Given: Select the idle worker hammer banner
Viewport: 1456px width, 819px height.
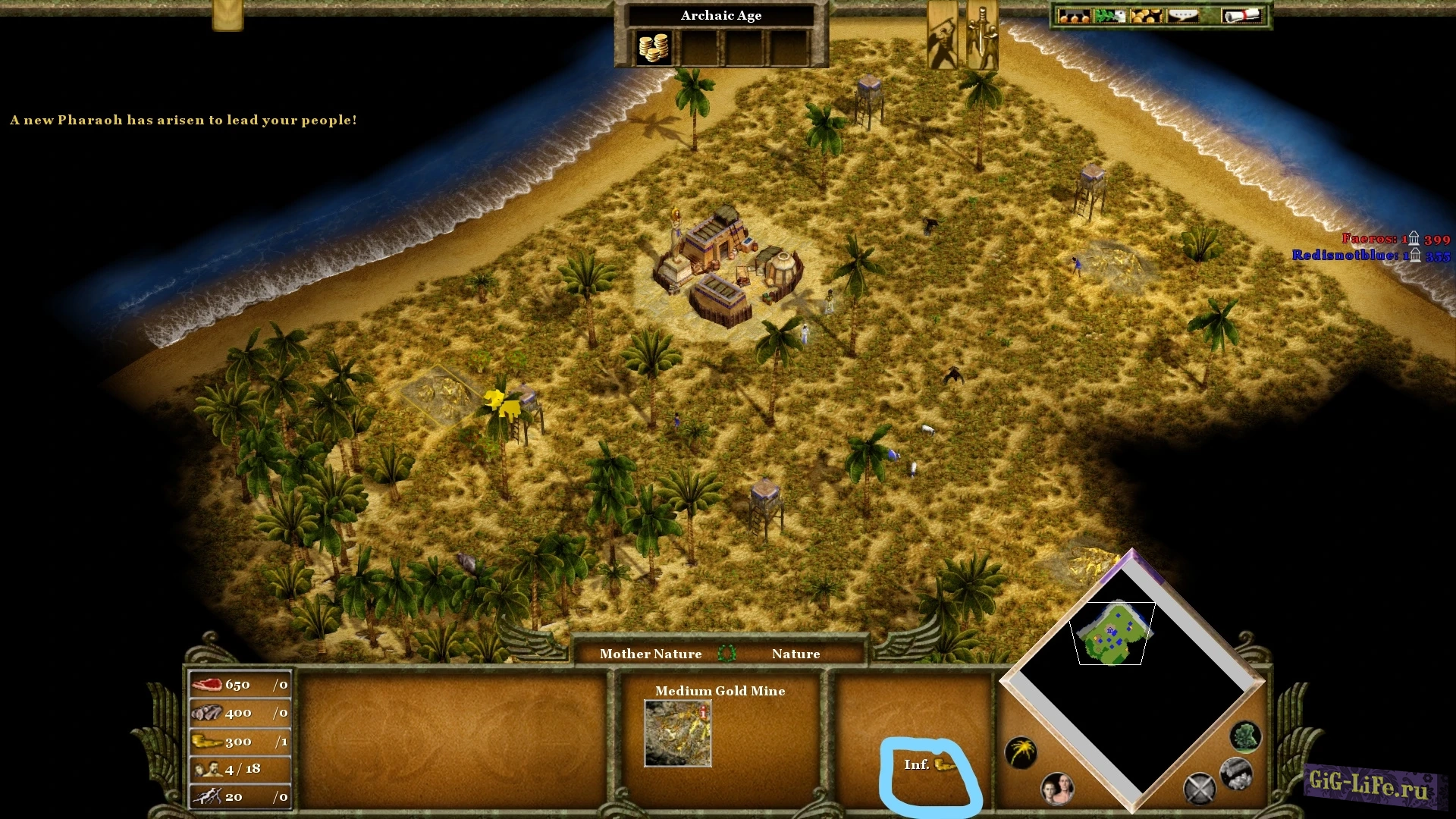Looking at the screenshot, I should tap(943, 34).
